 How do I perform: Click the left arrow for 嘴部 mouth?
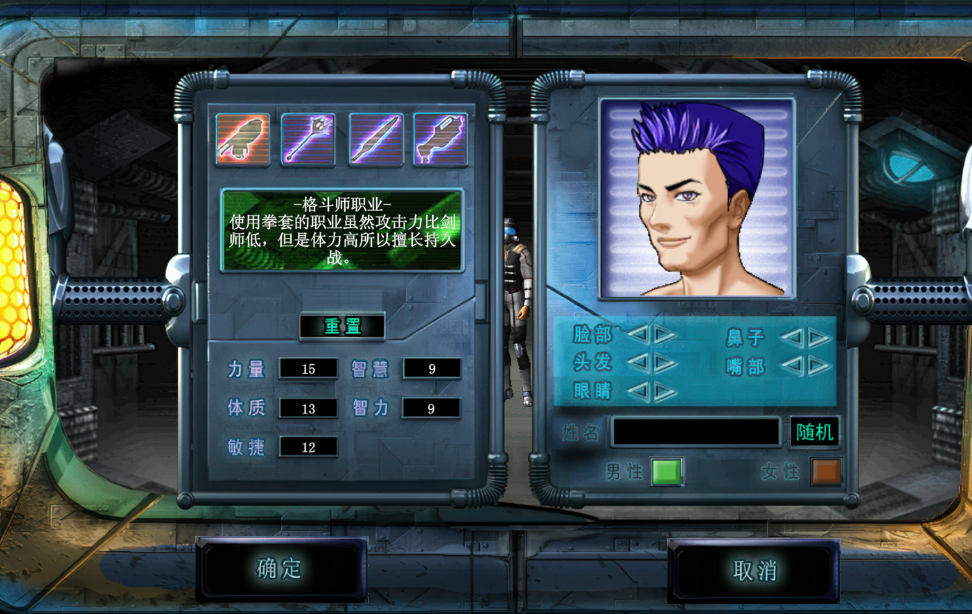click(x=792, y=366)
